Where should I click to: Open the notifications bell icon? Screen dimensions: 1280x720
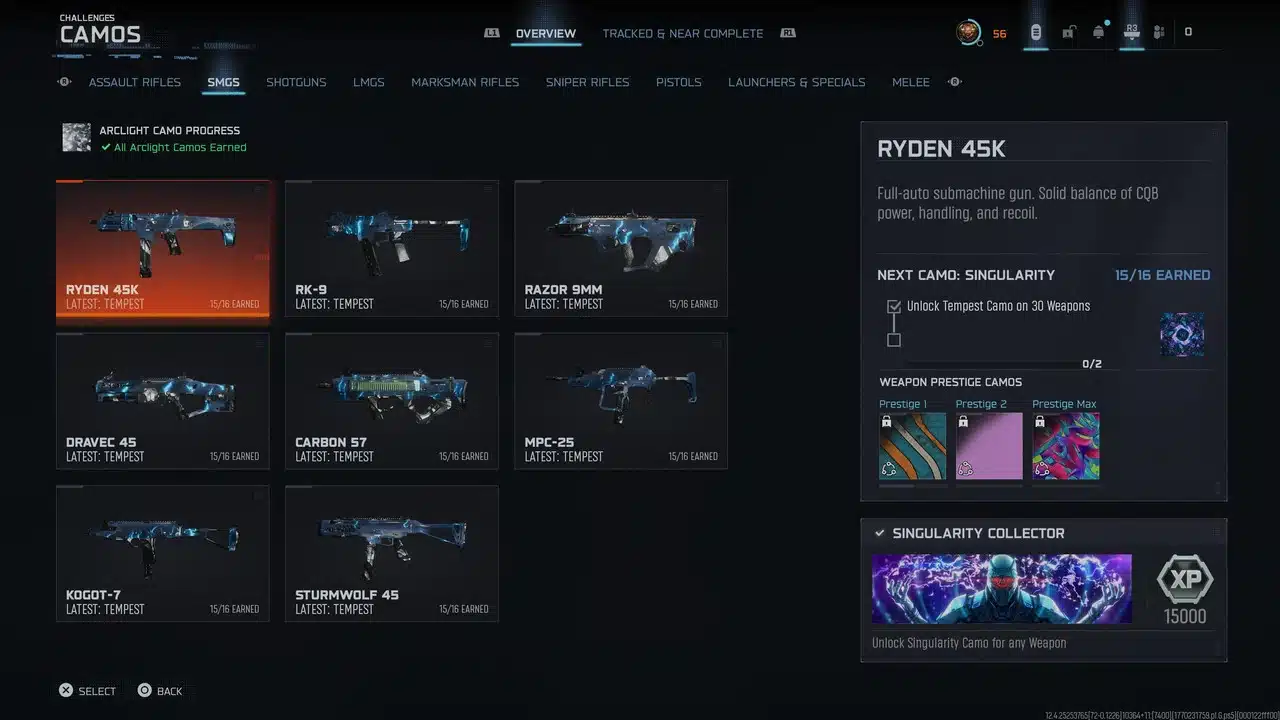pos(1098,32)
